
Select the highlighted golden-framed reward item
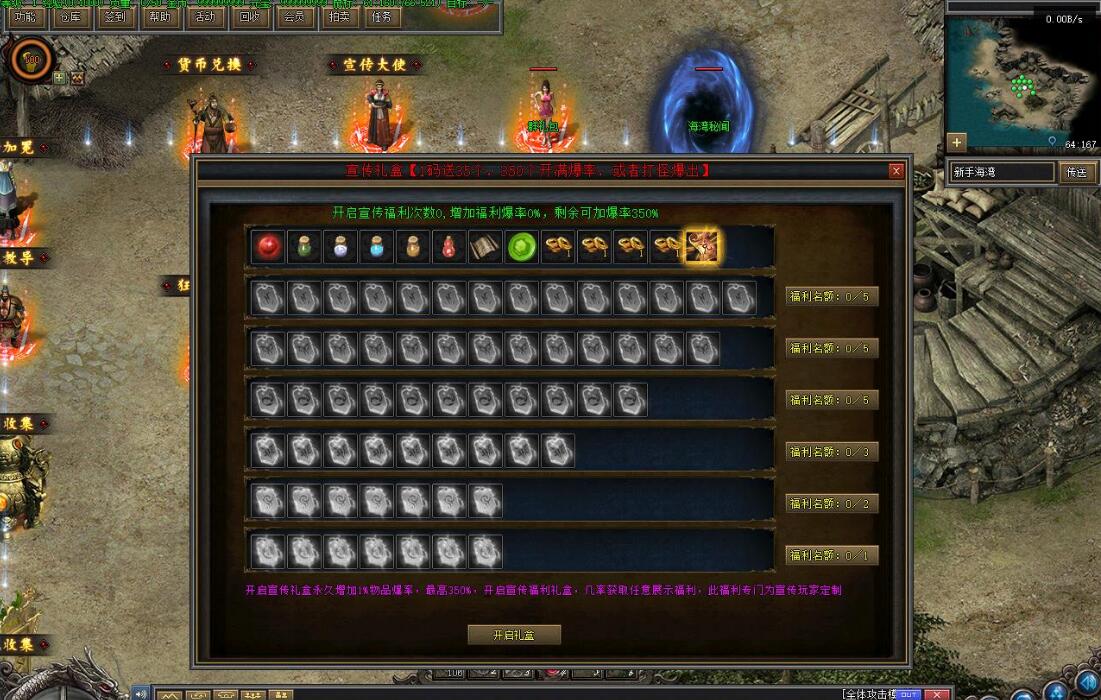pyautogui.click(x=702, y=246)
